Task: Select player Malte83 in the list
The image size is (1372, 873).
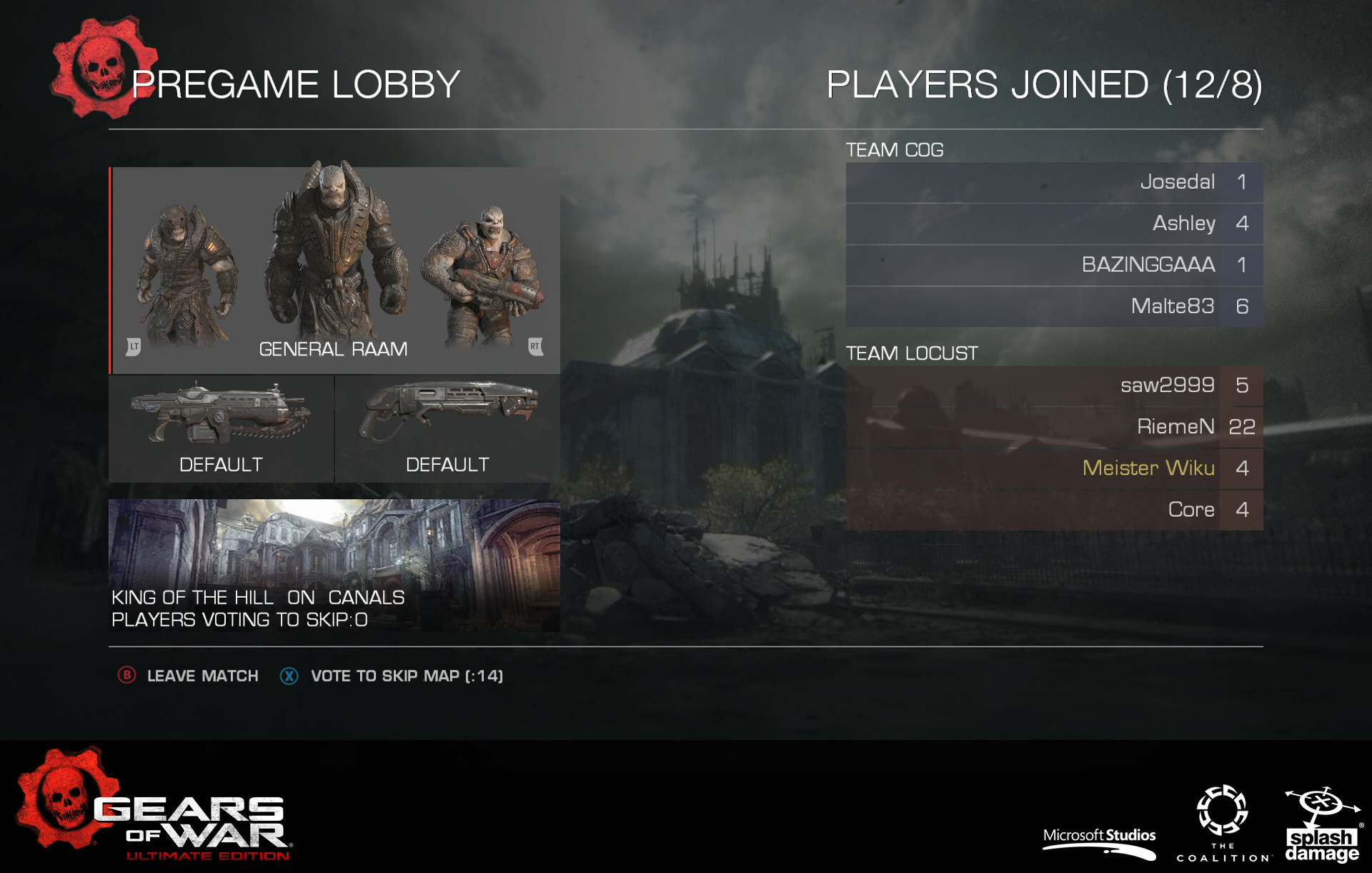Action: [x=1053, y=307]
